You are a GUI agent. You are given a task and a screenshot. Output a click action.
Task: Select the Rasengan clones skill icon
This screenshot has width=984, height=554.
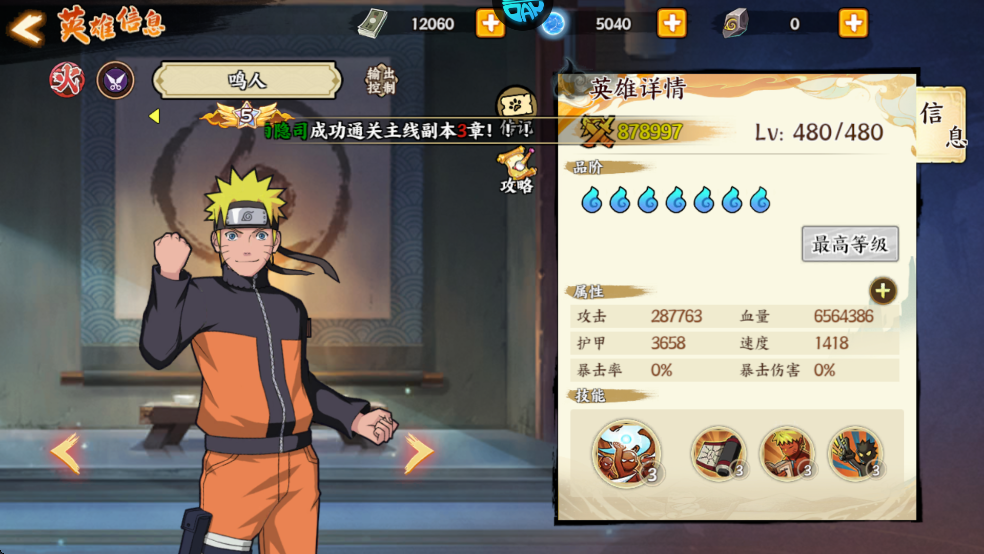(x=626, y=453)
